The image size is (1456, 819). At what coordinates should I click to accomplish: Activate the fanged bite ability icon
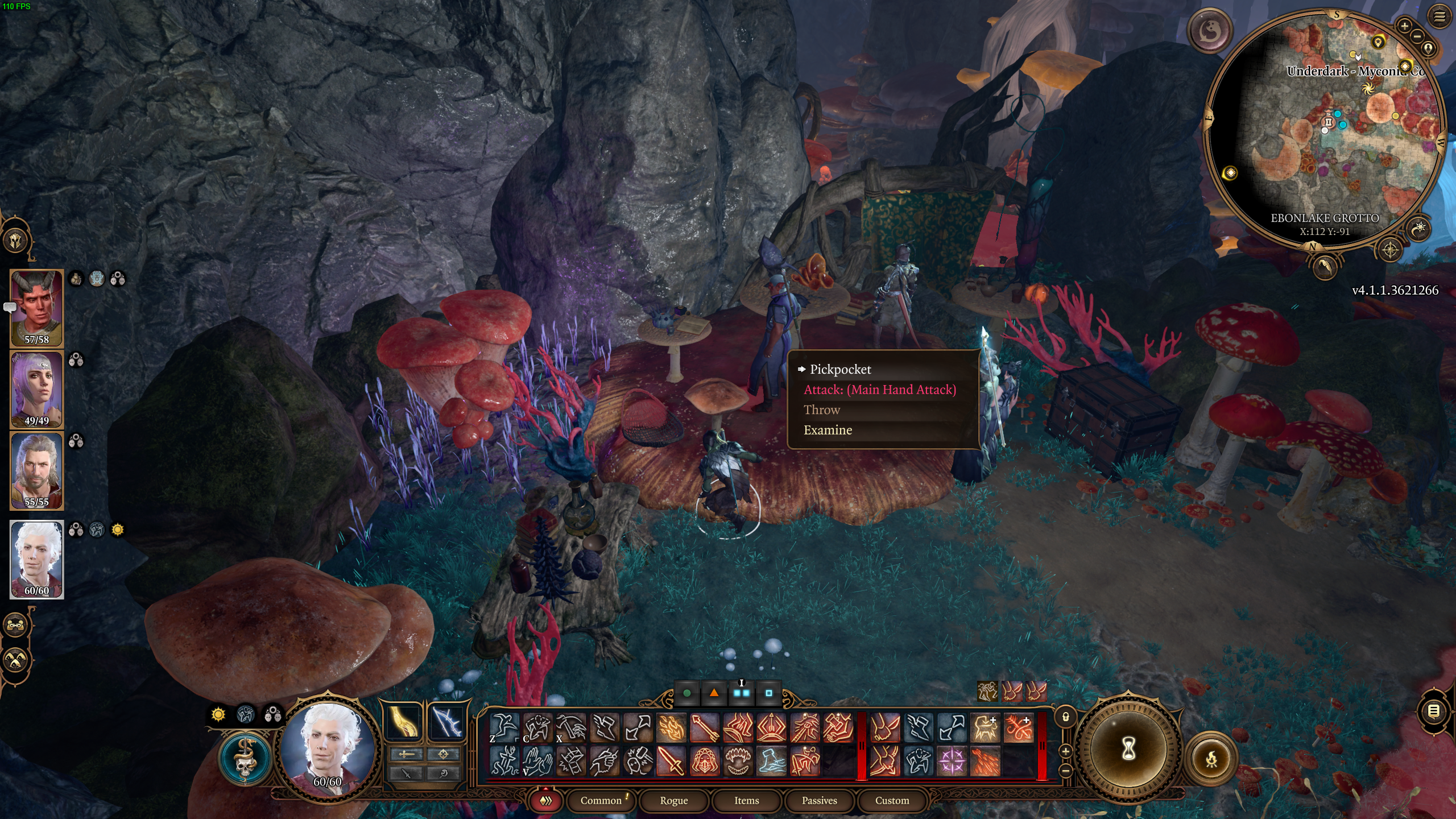(737, 761)
